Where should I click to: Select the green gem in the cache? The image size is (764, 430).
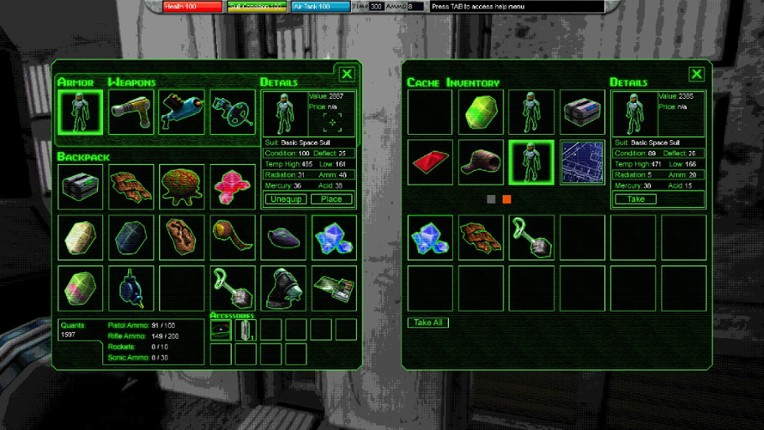coord(481,112)
